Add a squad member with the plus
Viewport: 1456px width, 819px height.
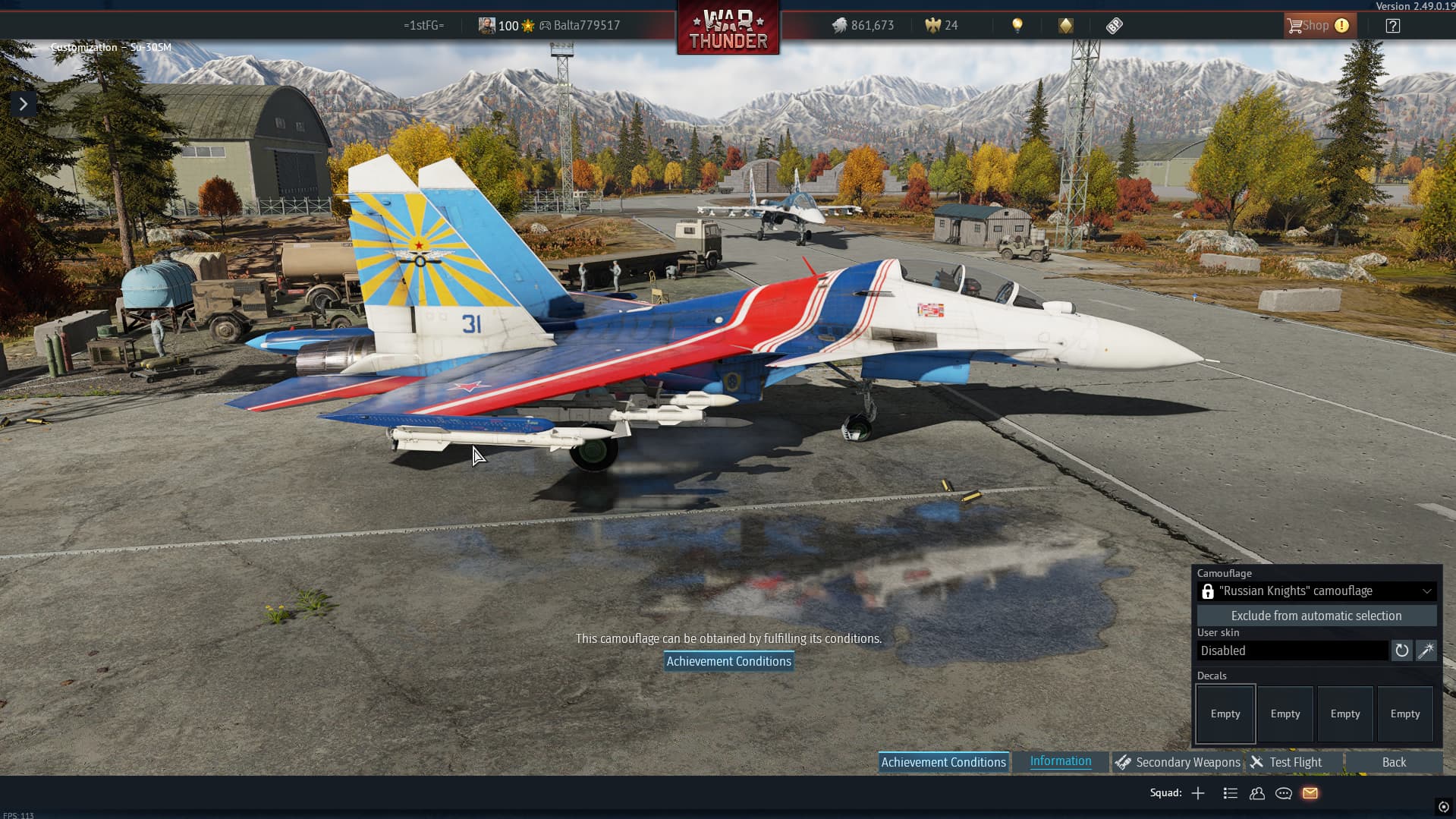(x=1198, y=793)
